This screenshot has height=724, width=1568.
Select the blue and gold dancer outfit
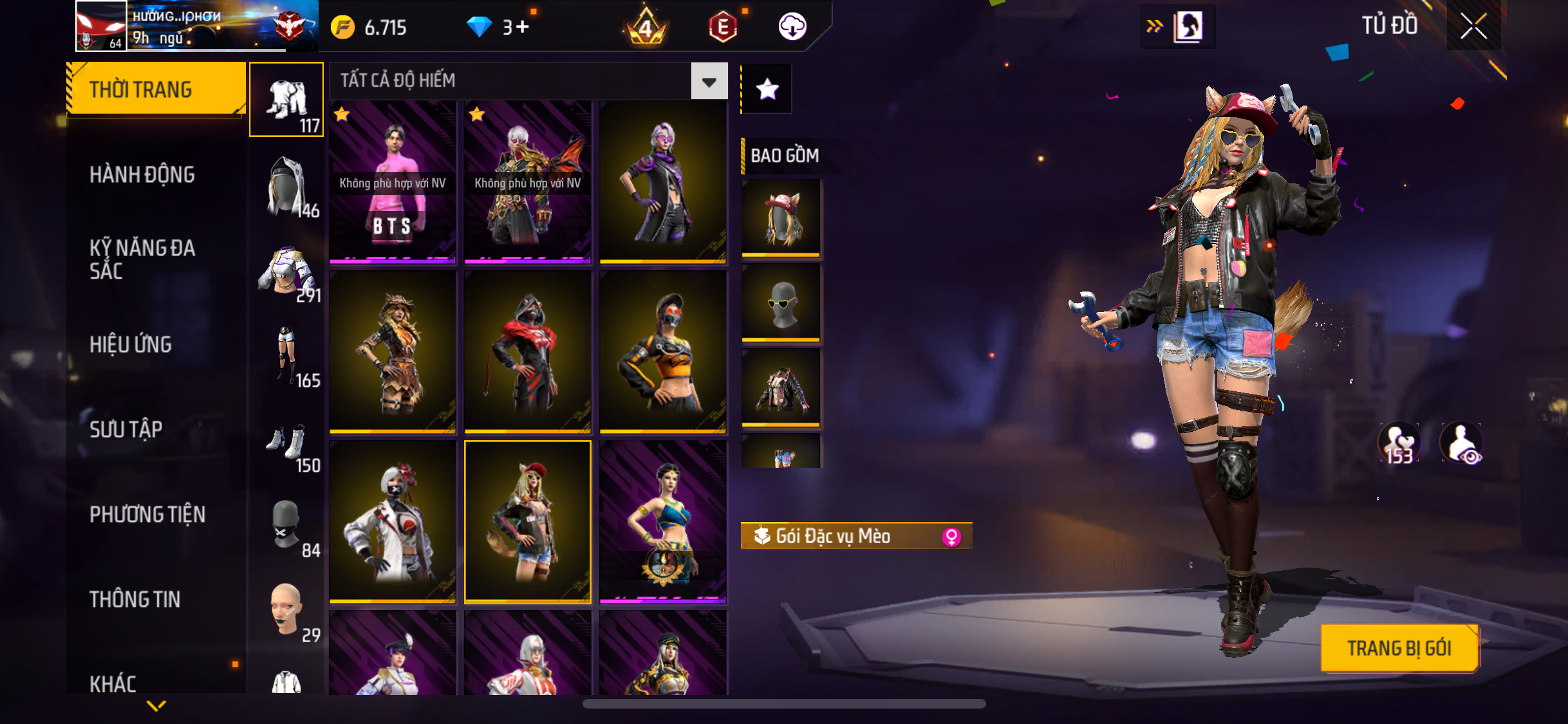click(663, 521)
